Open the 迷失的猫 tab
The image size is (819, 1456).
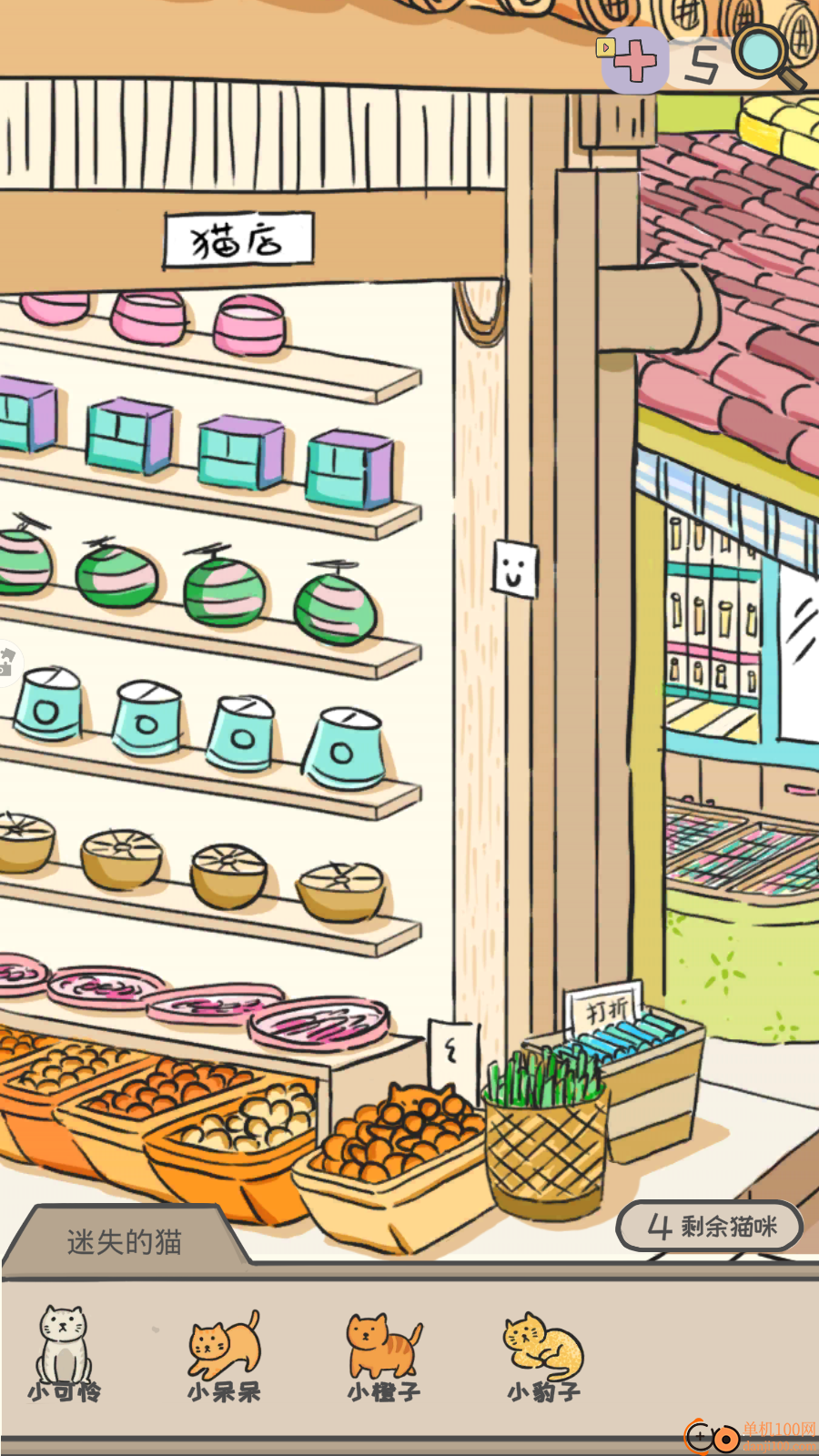click(125, 1241)
